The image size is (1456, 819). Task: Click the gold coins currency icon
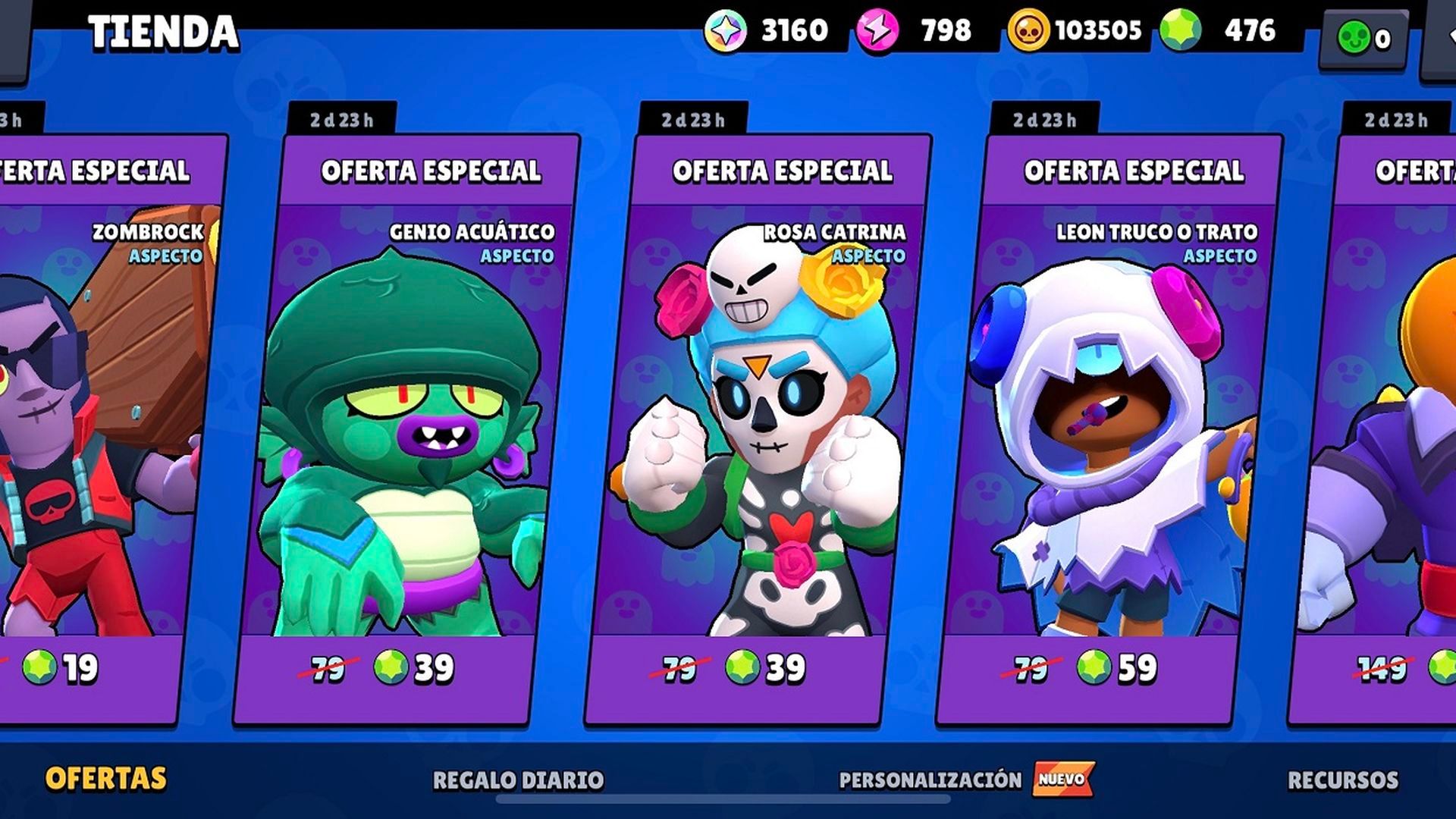pyautogui.click(x=1028, y=31)
